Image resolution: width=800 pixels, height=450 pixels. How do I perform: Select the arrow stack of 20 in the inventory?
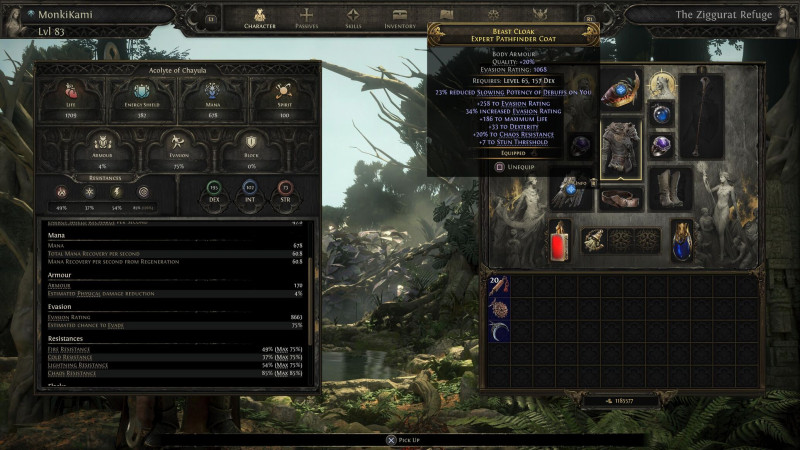point(497,287)
